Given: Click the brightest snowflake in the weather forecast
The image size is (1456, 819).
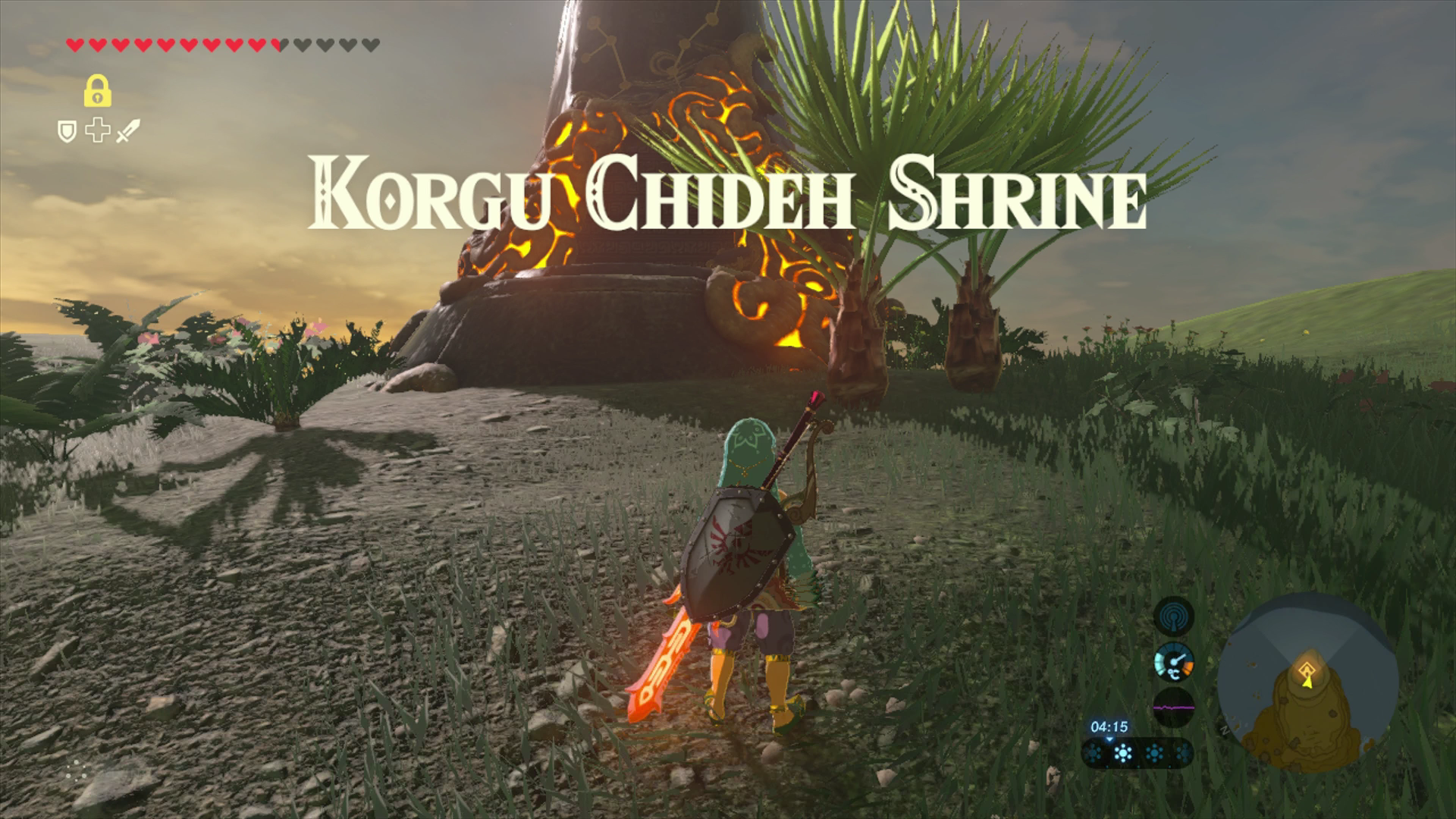Looking at the screenshot, I should pos(1124,754).
